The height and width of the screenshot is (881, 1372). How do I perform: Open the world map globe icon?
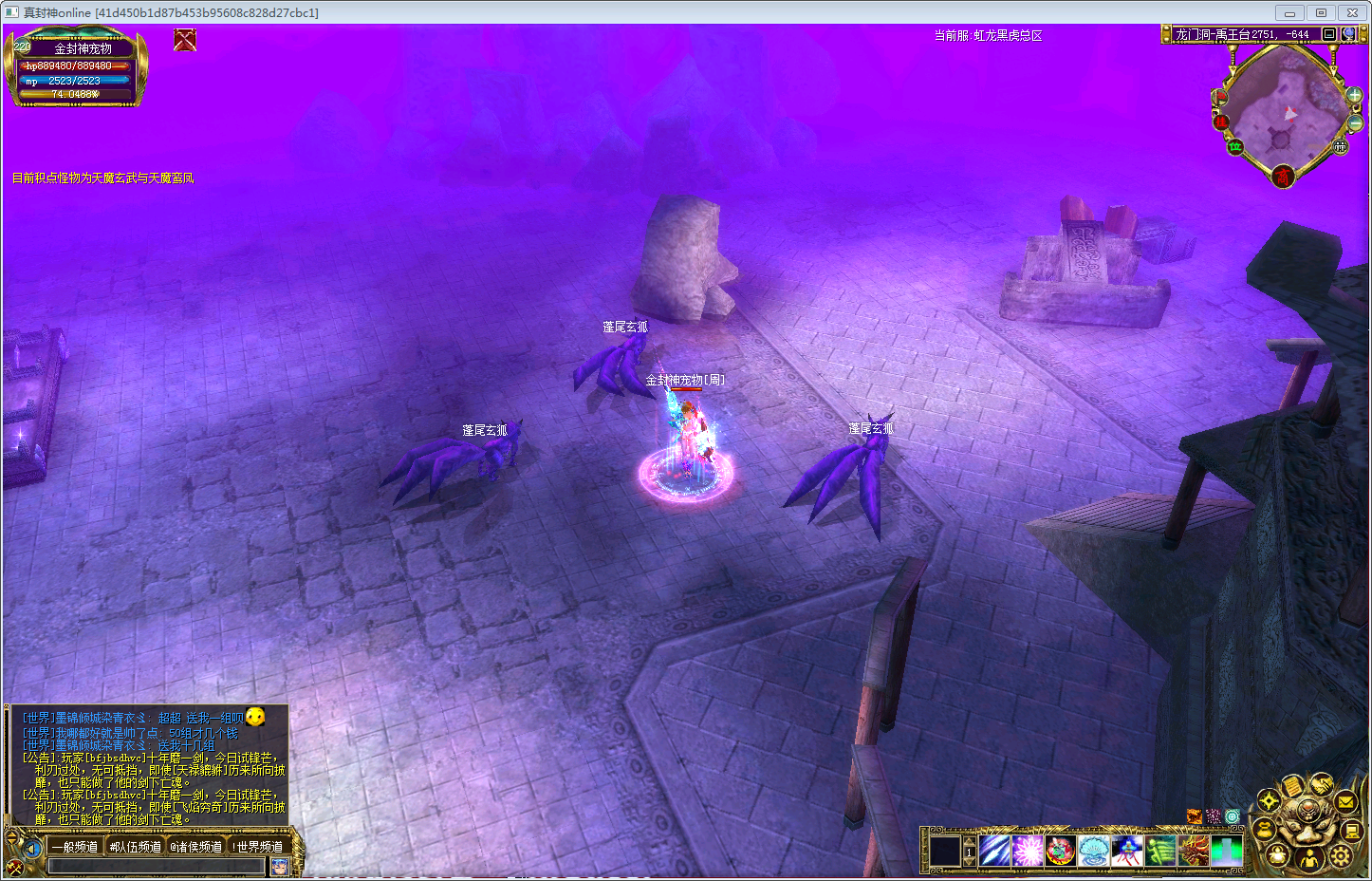pyautogui.click(x=1348, y=34)
